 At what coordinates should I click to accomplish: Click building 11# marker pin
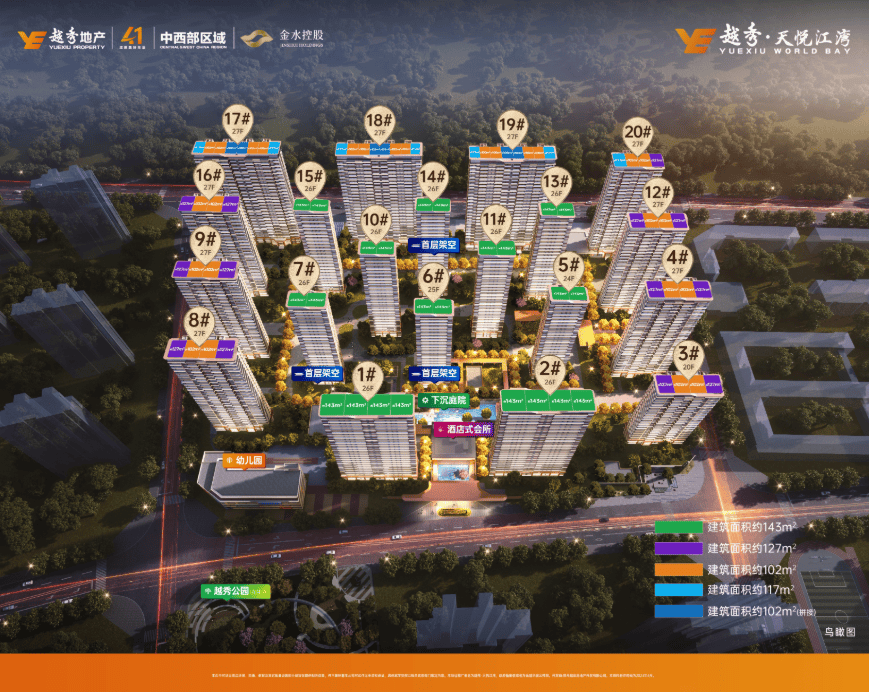click(x=495, y=222)
